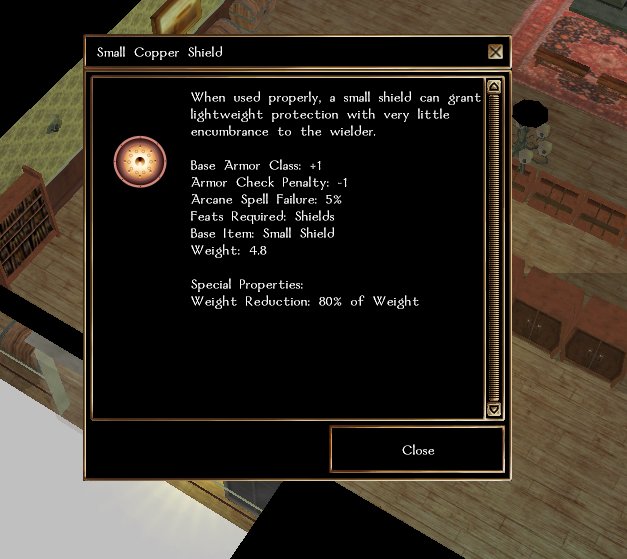Viewport: 627px width, 559px height.
Task: Click the description scrollbar's up arrow
Action: click(x=493, y=87)
